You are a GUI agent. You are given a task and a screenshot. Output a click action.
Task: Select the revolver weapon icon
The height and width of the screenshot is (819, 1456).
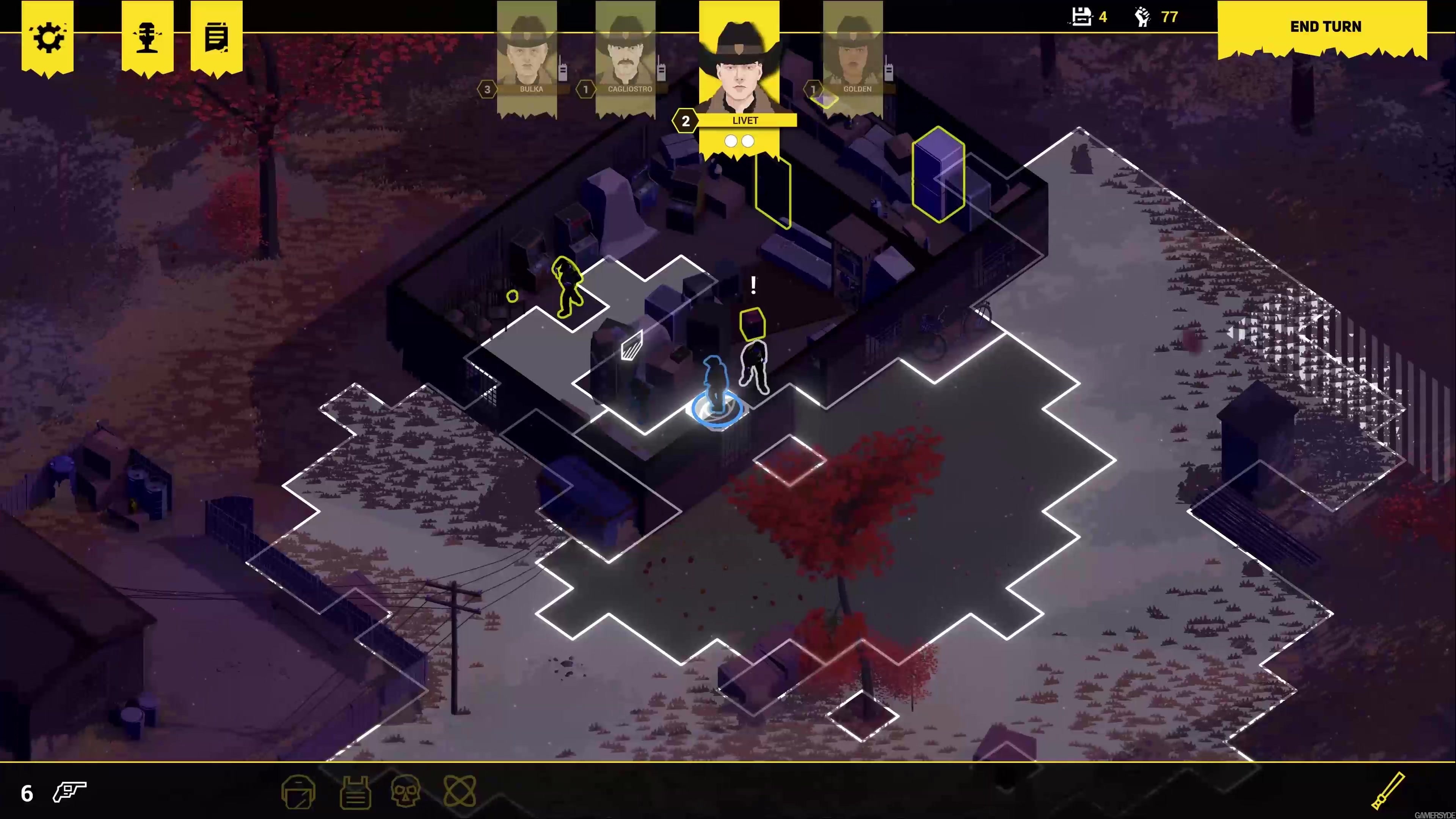coord(69,792)
